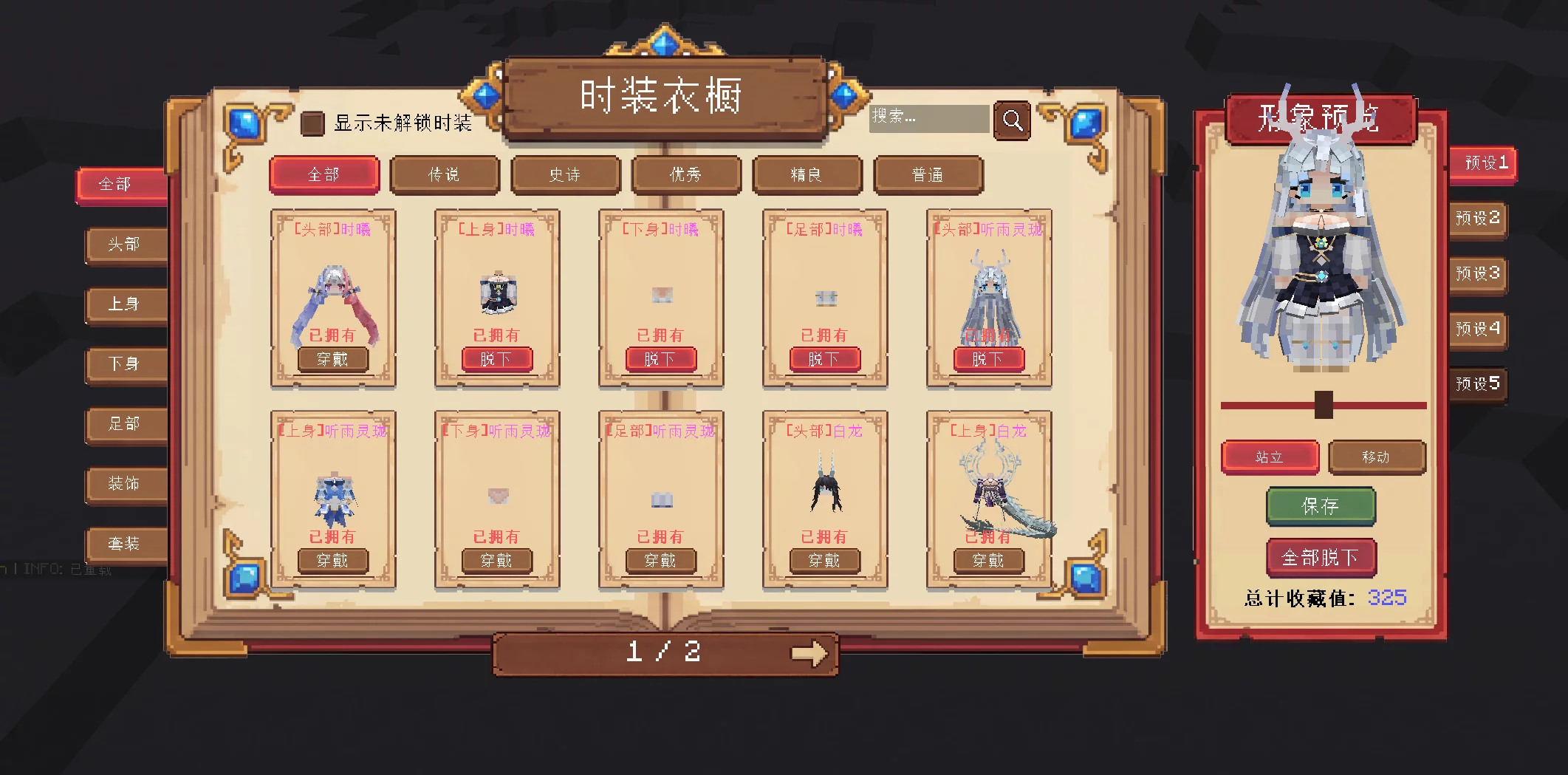The image size is (1568, 775).
Task: Open the 套装 category tab
Action: point(124,544)
